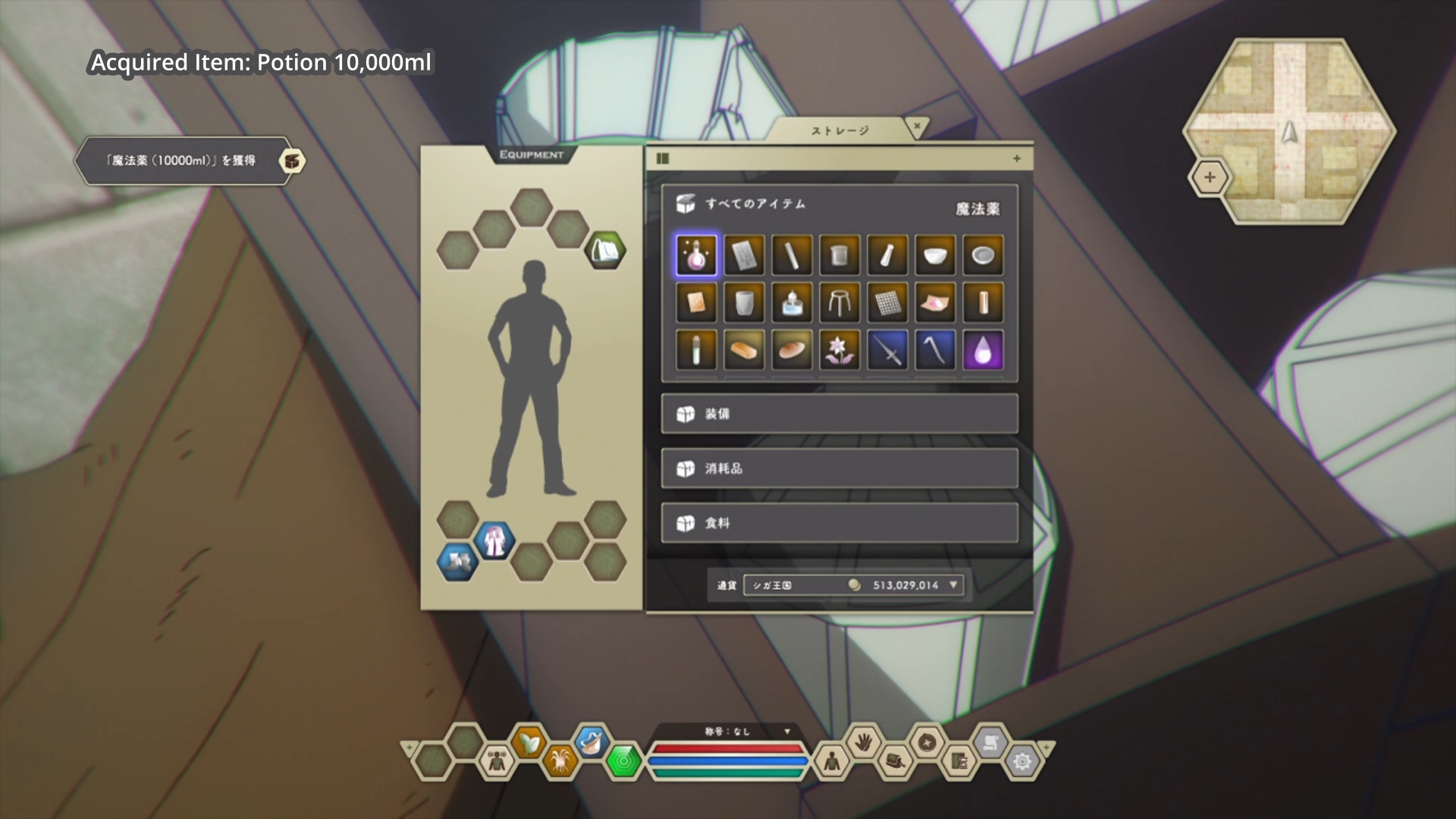1456x819 pixels.
Task: Select the pink magic potion slot
Action: coord(695,255)
